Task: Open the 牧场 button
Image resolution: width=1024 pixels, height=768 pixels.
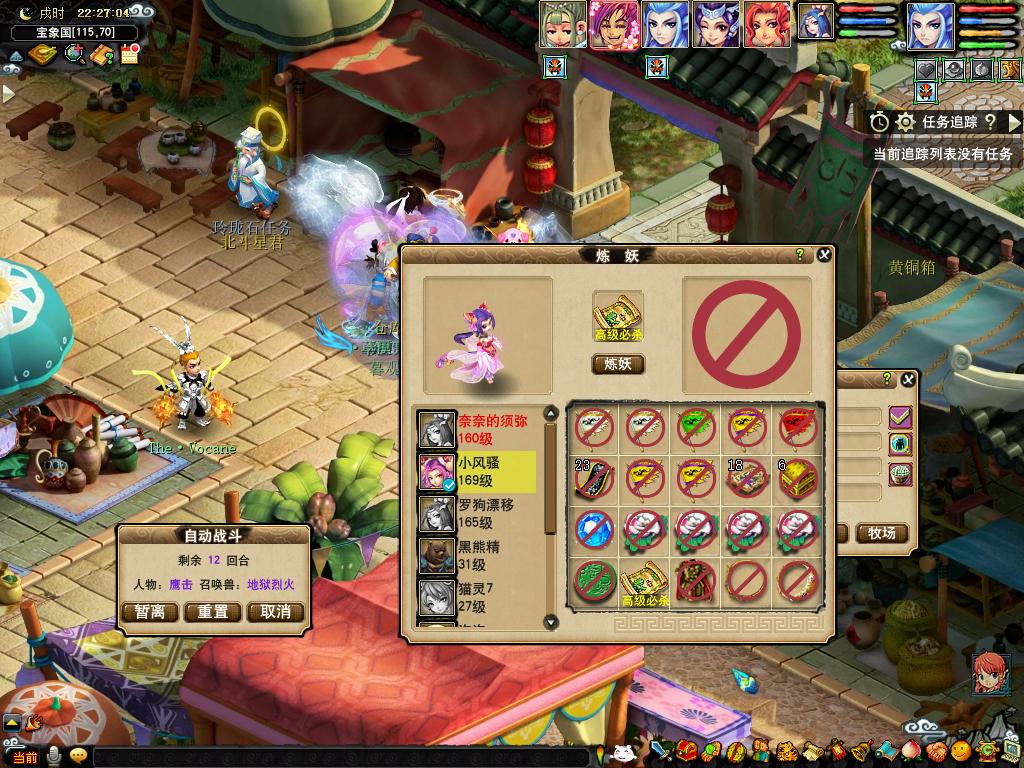Action: coord(881,533)
